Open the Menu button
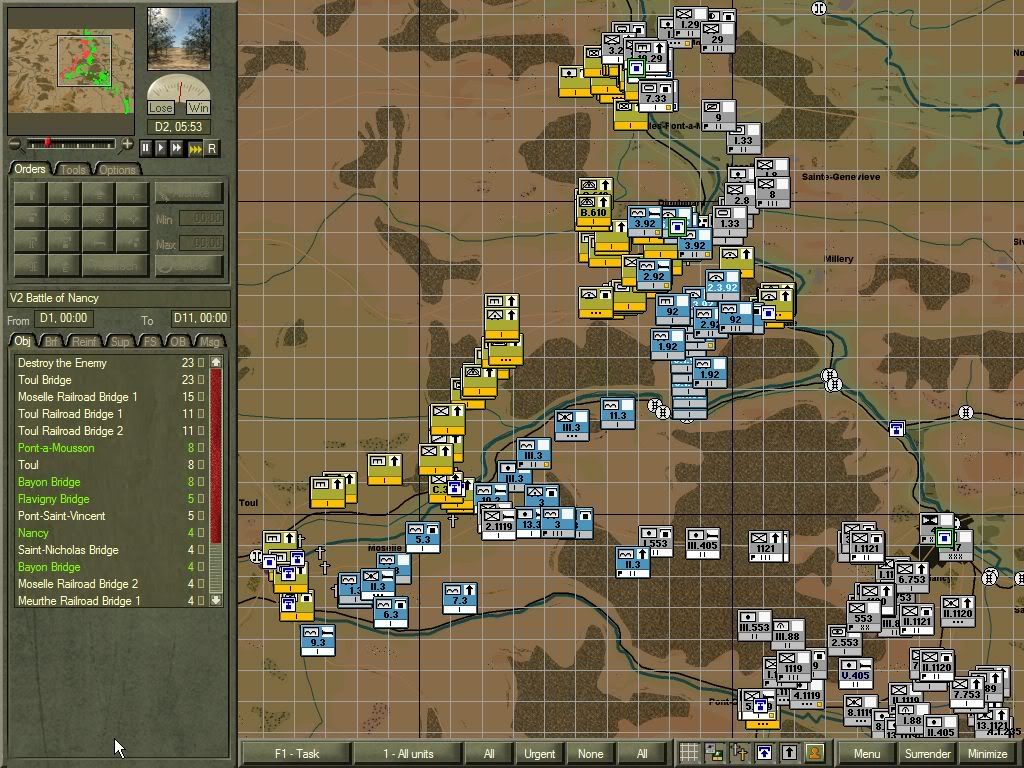The image size is (1024, 768). [x=866, y=753]
